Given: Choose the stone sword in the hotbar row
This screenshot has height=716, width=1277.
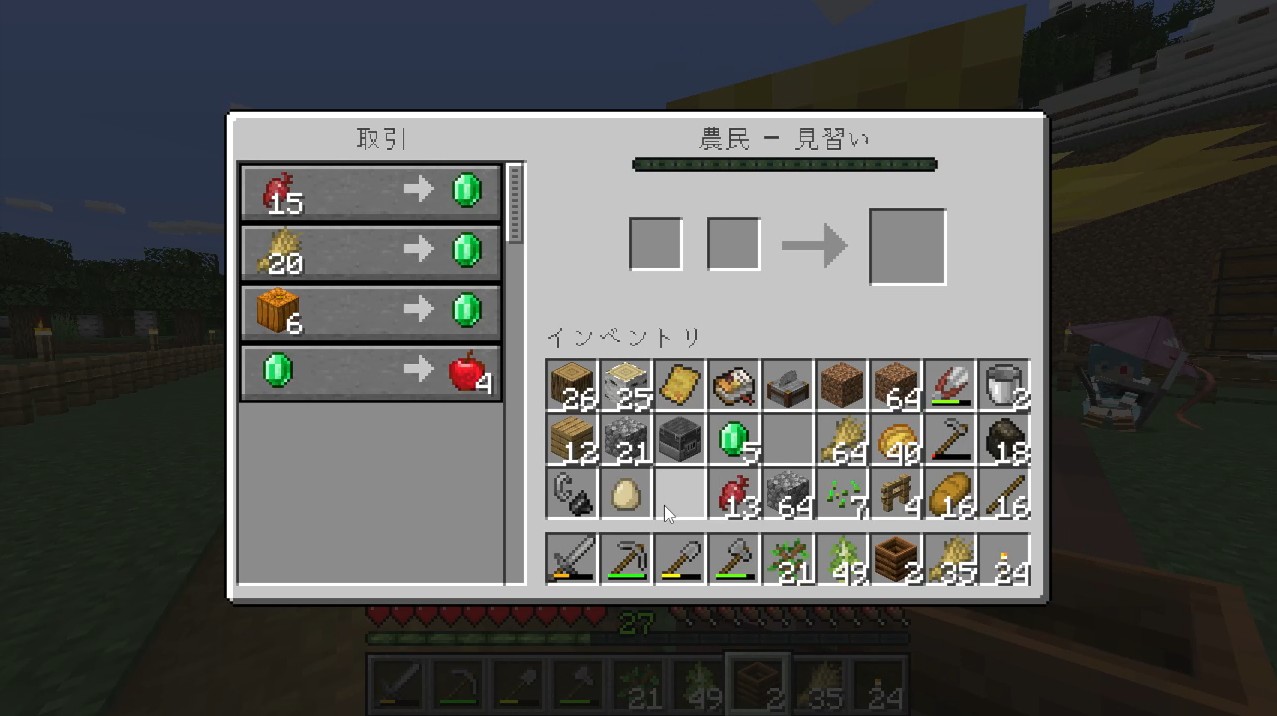Looking at the screenshot, I should tap(572, 558).
